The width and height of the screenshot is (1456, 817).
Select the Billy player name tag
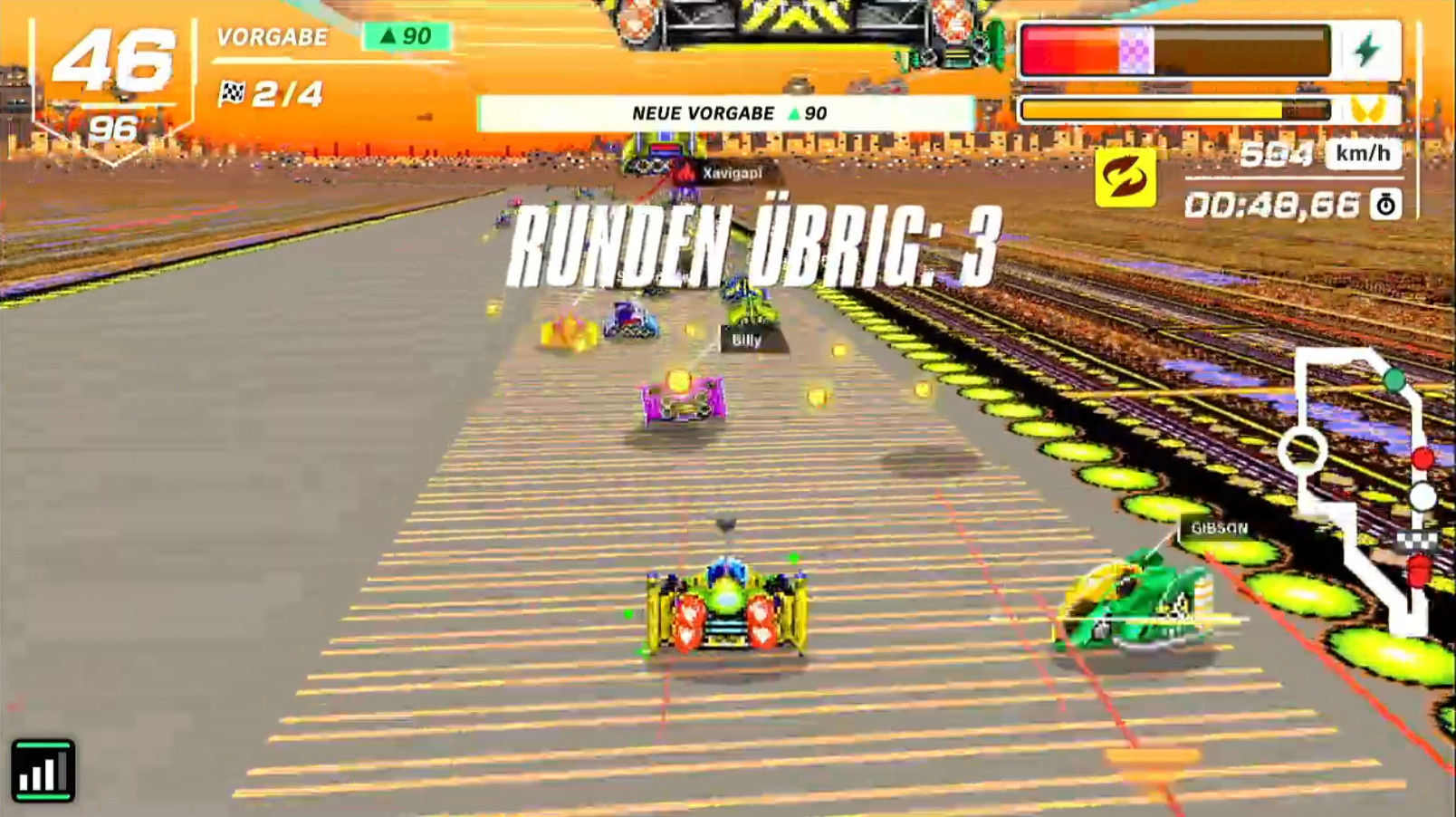tap(747, 340)
